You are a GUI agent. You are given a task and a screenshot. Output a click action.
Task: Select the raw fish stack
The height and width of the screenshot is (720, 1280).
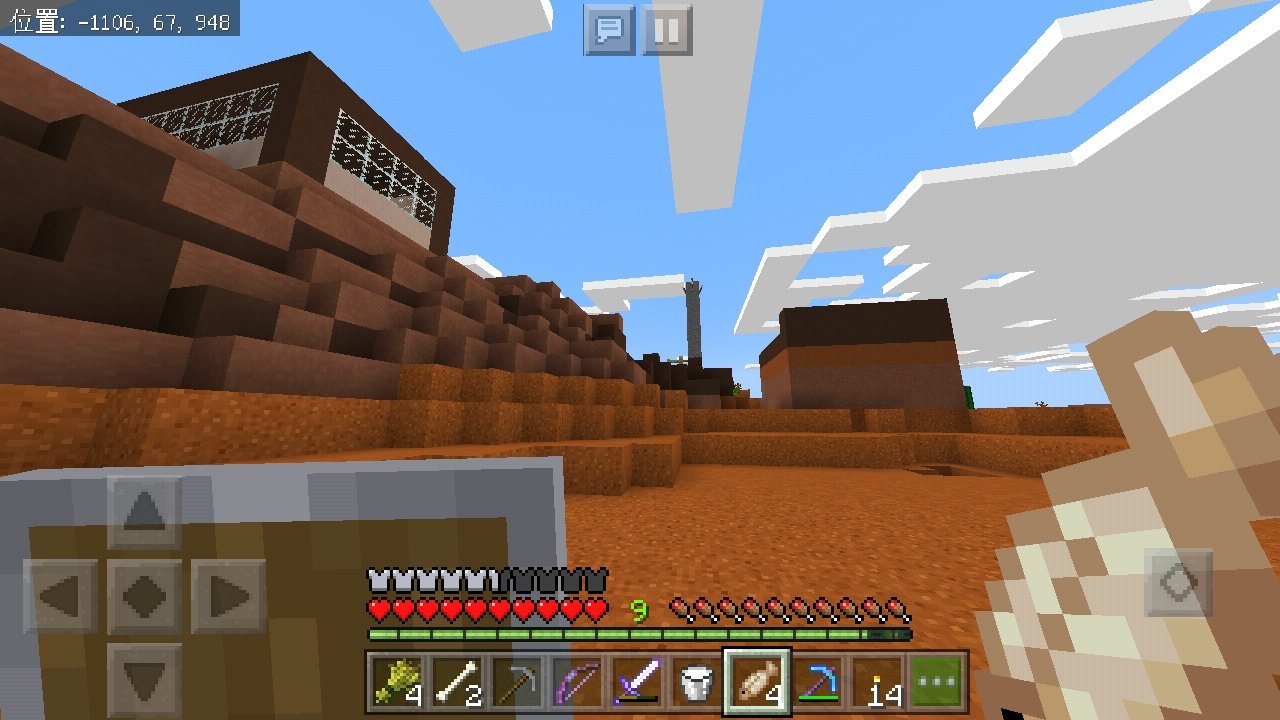pos(755,680)
